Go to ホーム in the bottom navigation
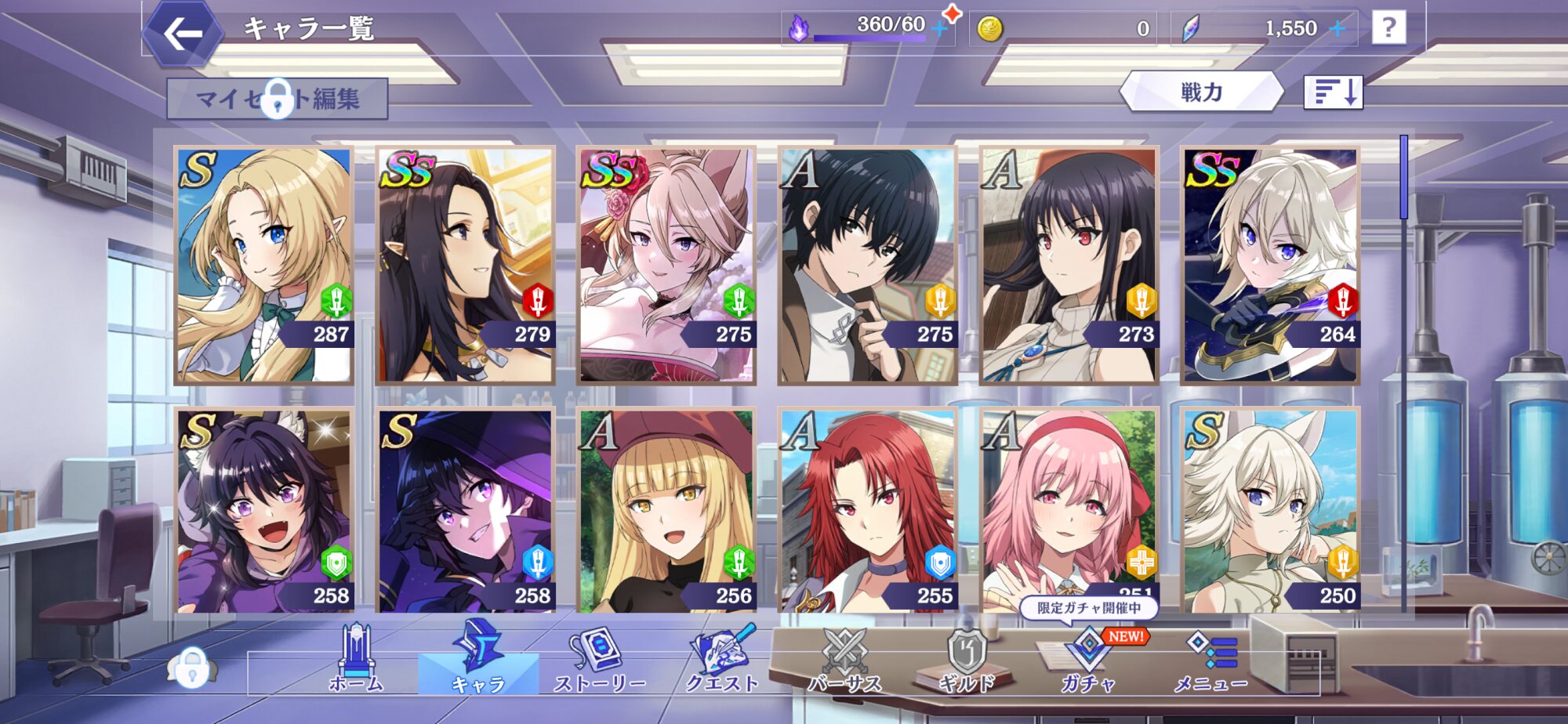Screen dimensions: 1568x724 point(357,660)
